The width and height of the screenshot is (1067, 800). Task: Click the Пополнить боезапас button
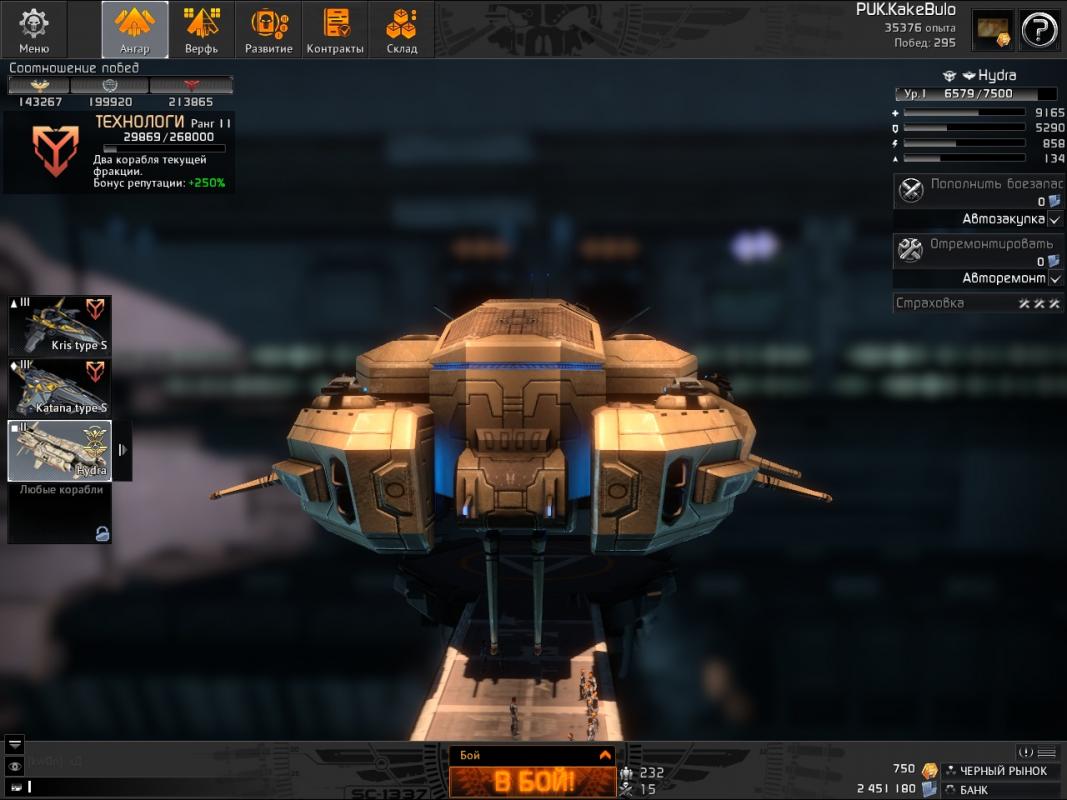pos(977,190)
